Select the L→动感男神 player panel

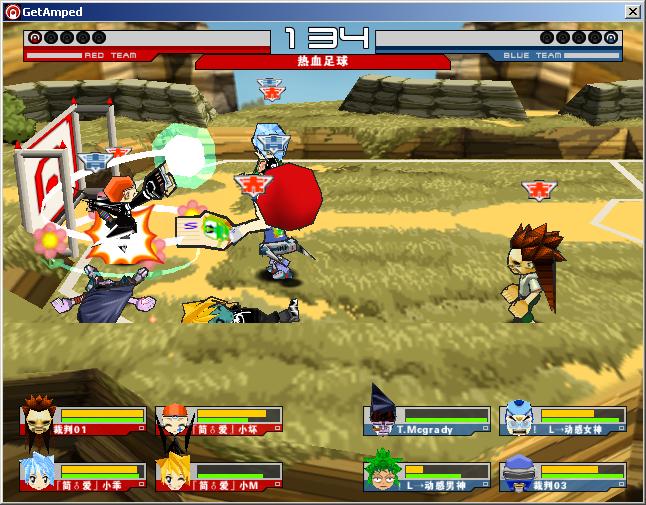click(427, 474)
